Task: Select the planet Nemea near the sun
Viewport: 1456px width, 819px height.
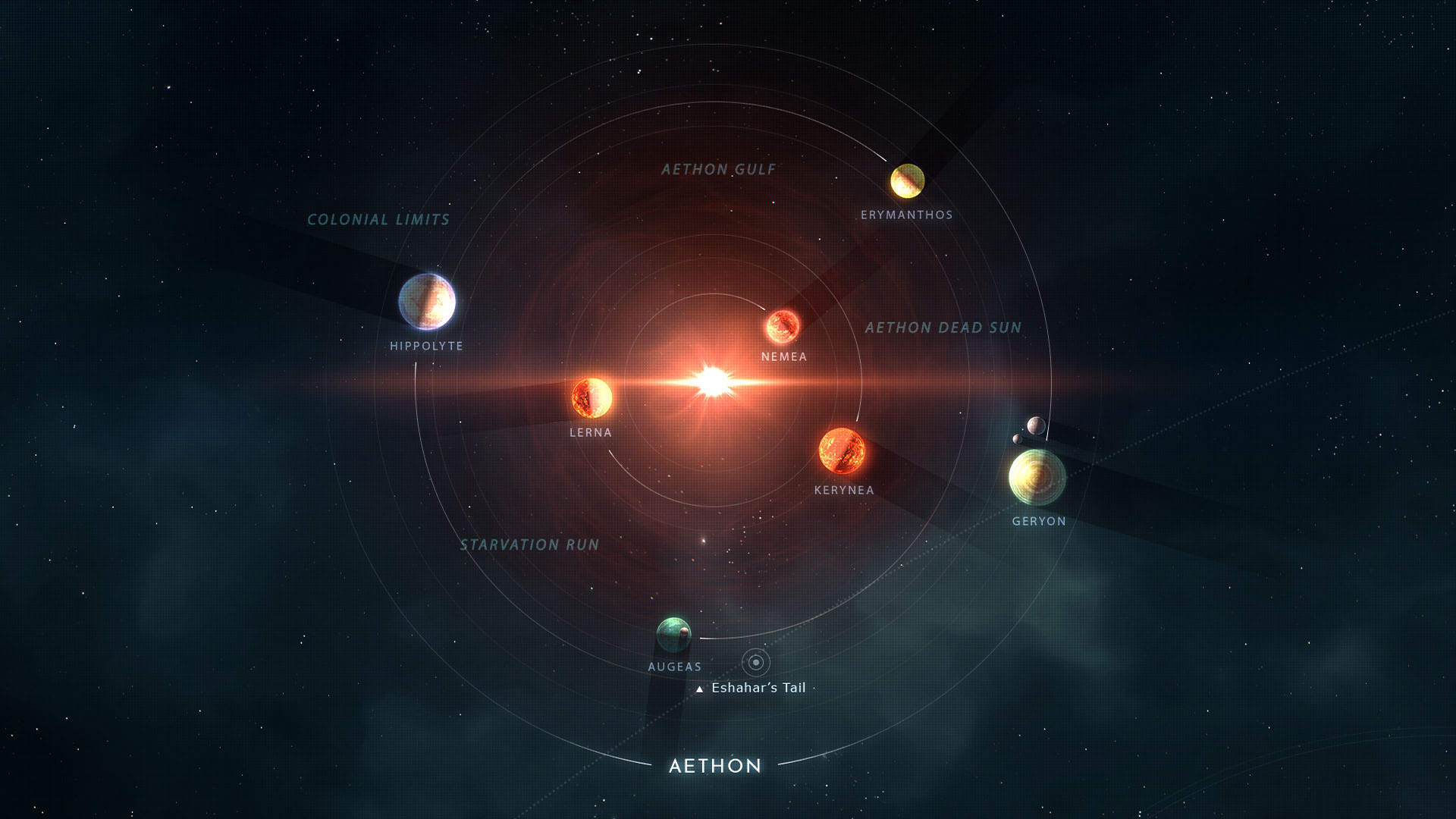Action: tap(783, 326)
